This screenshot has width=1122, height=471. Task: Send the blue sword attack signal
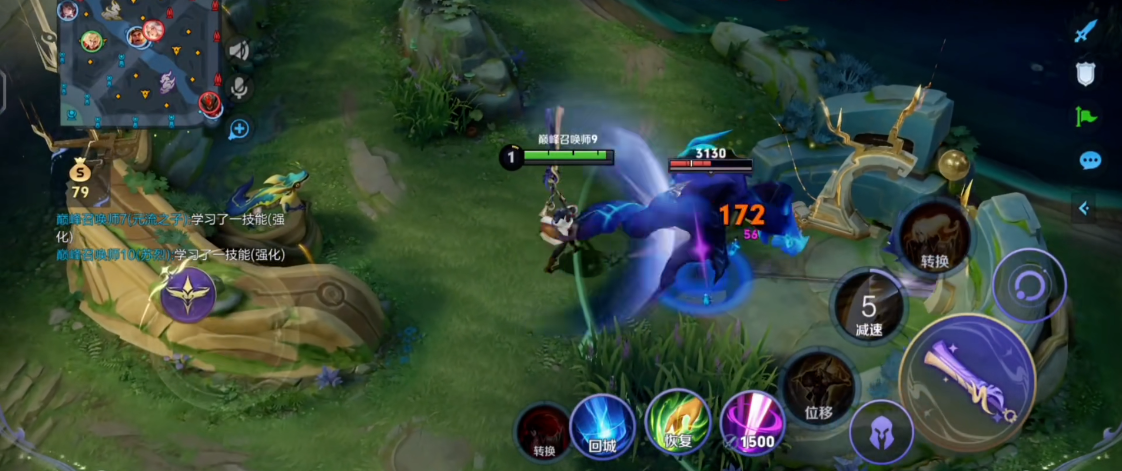[x=1086, y=31]
